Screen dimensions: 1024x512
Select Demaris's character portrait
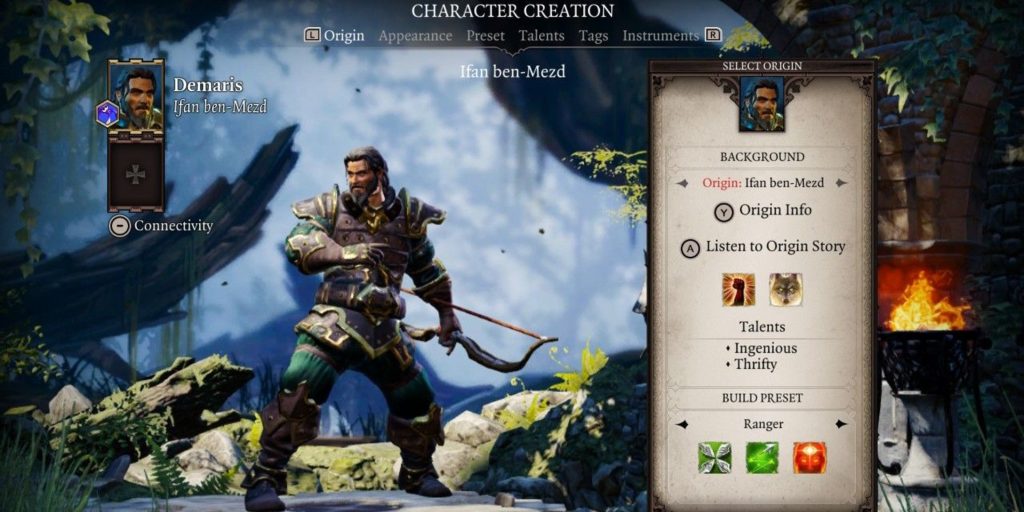(136, 95)
